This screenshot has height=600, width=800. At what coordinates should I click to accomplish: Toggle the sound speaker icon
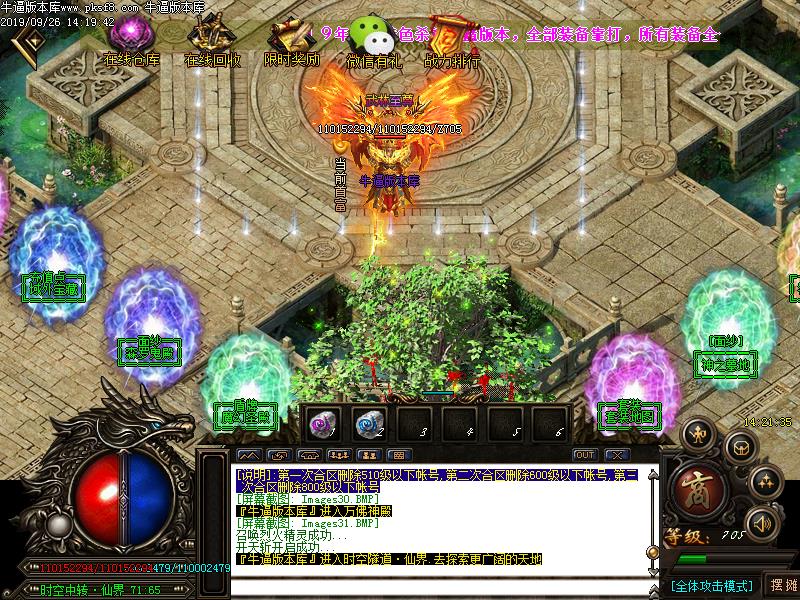pos(763,521)
